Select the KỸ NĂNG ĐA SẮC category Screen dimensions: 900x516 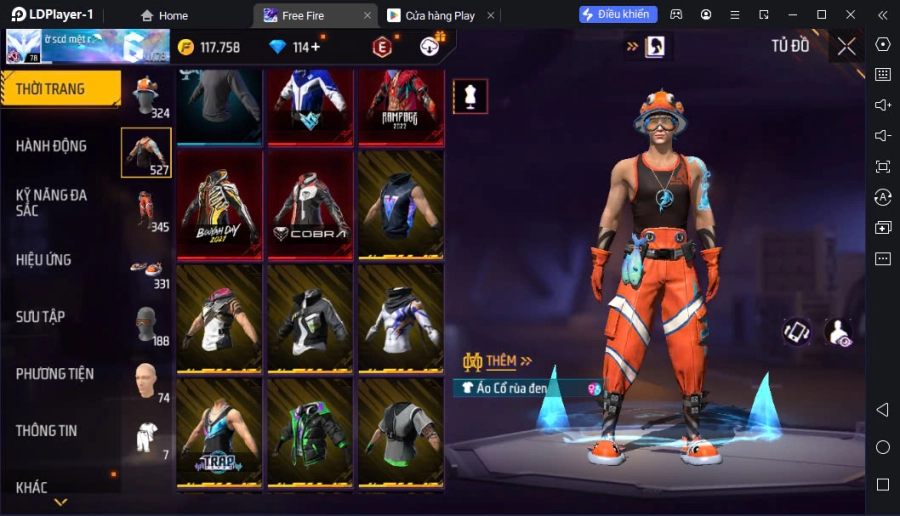point(52,202)
